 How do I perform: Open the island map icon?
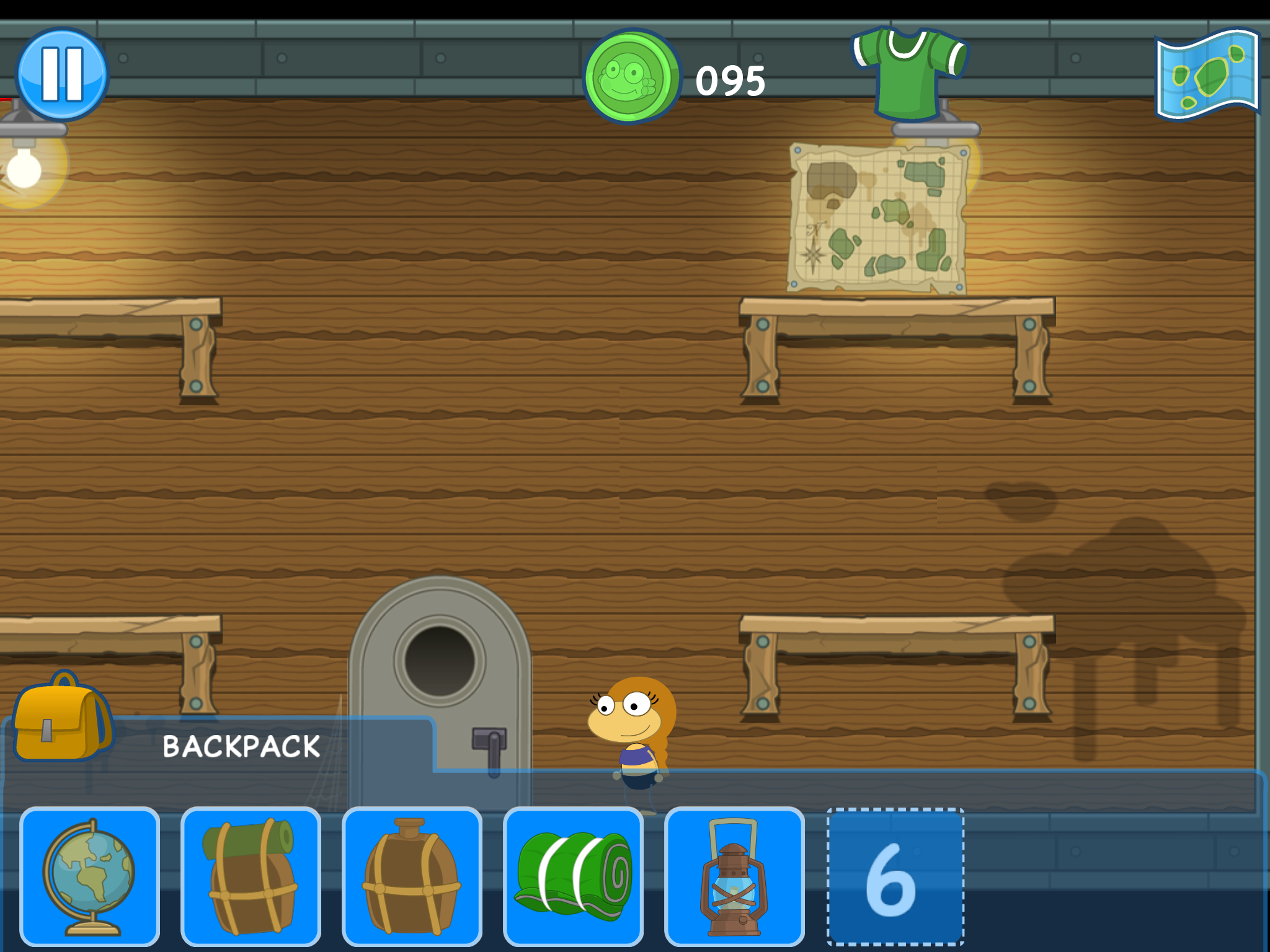coord(1208,74)
